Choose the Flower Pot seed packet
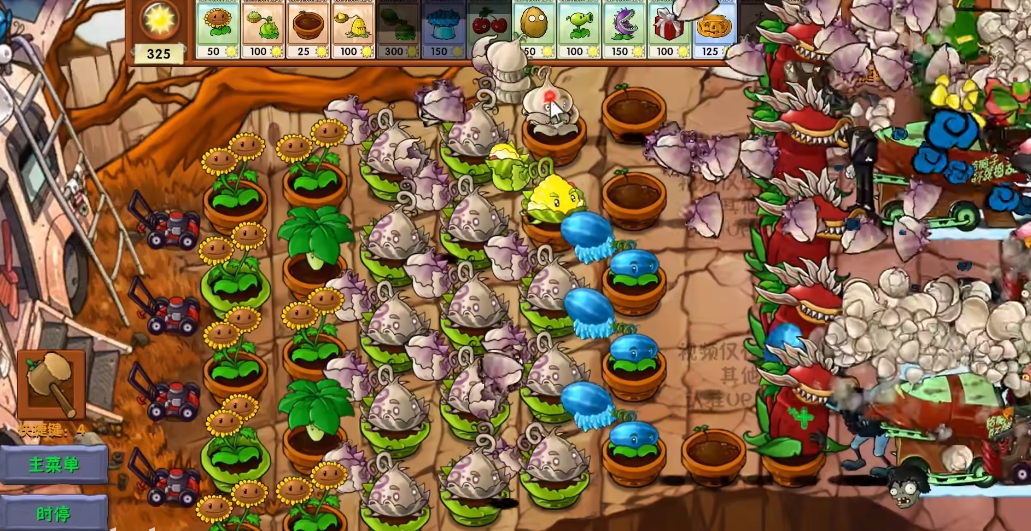 pyautogui.click(x=308, y=29)
